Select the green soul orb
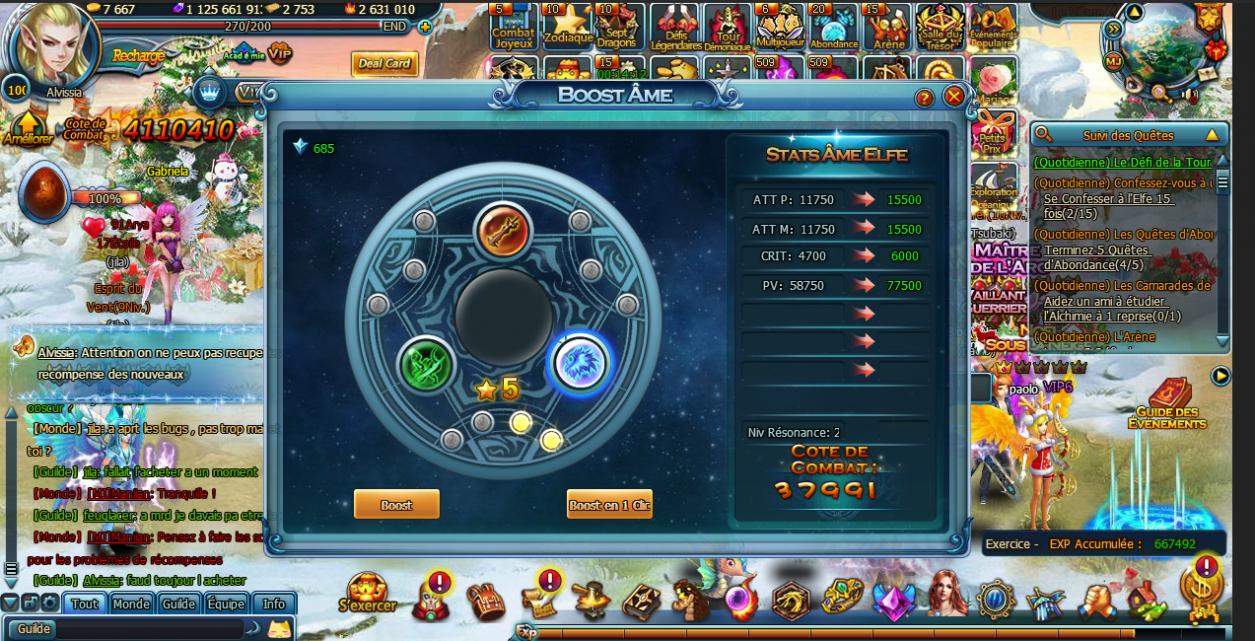The image size is (1255, 641). [x=427, y=364]
